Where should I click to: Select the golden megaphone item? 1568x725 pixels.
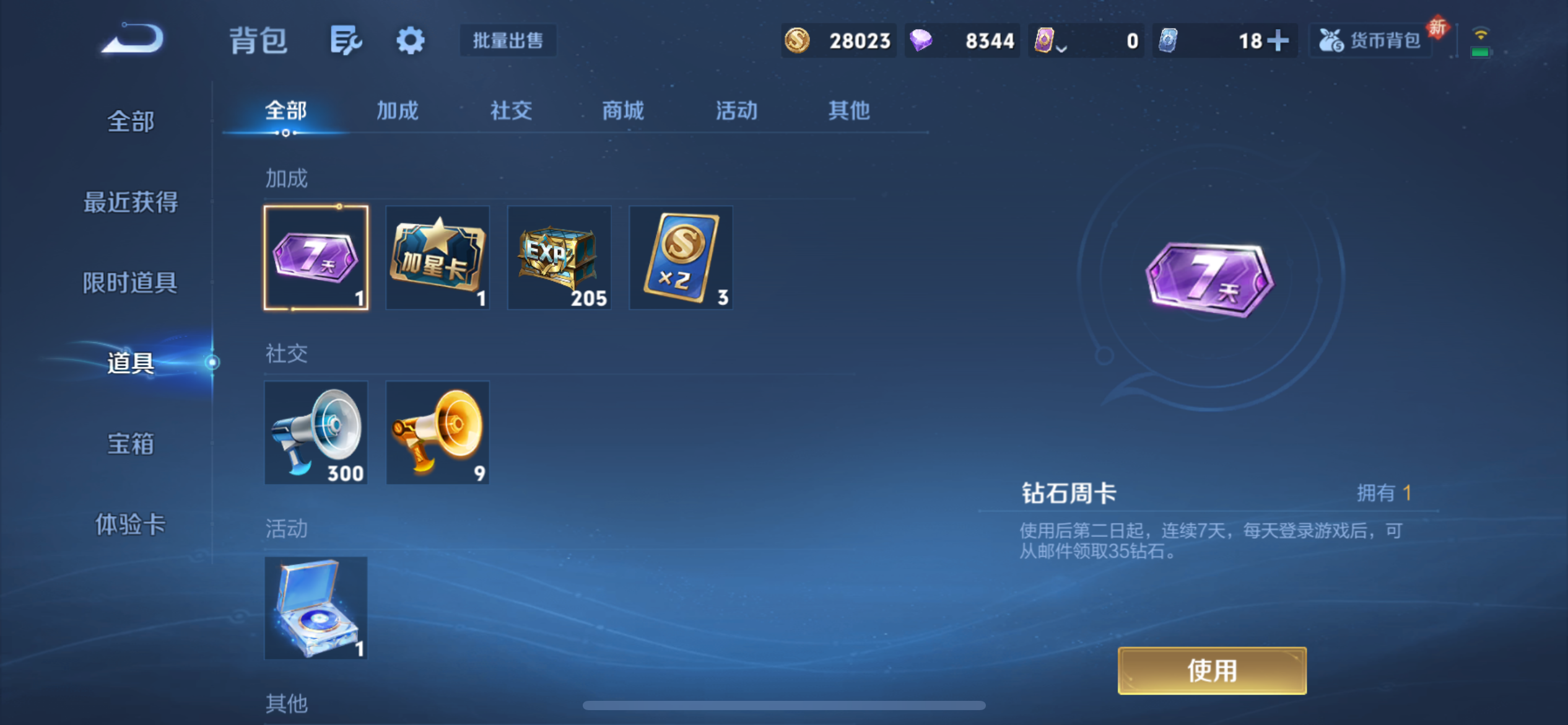click(x=437, y=432)
